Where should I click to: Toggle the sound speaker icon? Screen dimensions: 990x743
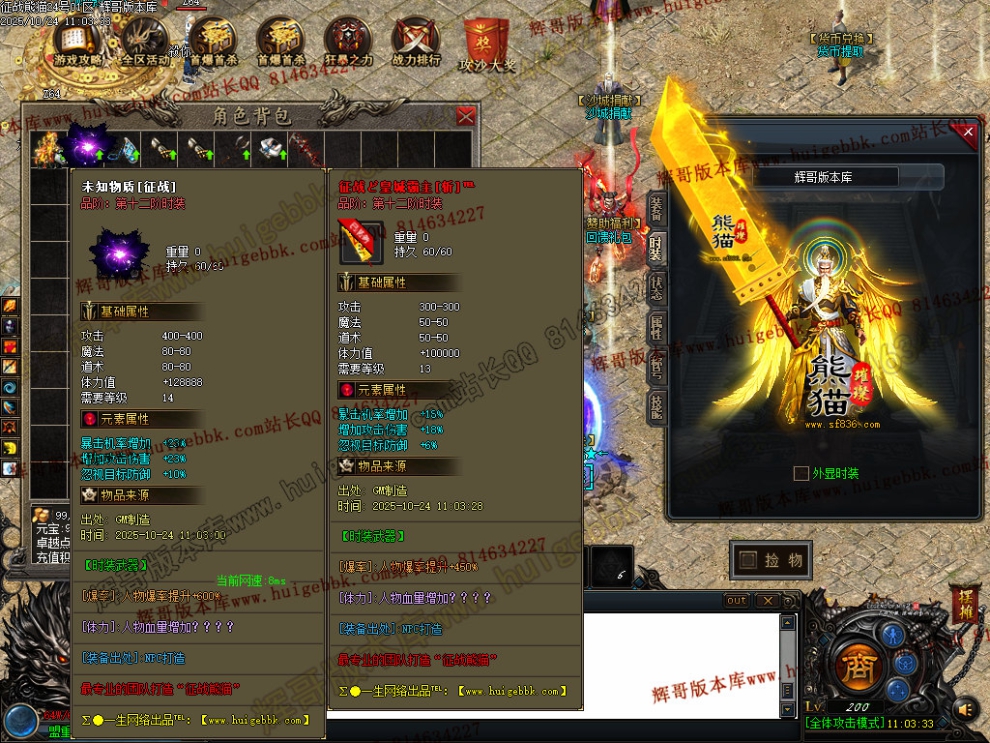965,709
